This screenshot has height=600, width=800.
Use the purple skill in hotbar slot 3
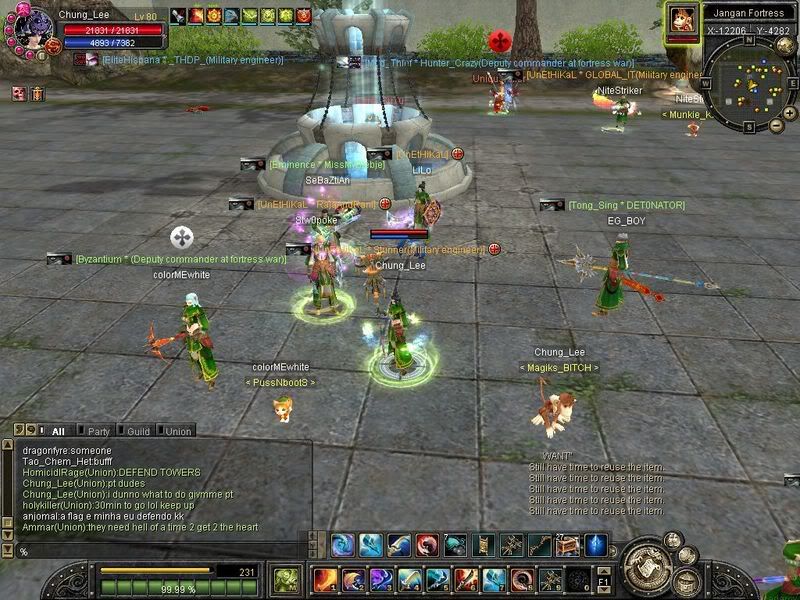(382, 579)
